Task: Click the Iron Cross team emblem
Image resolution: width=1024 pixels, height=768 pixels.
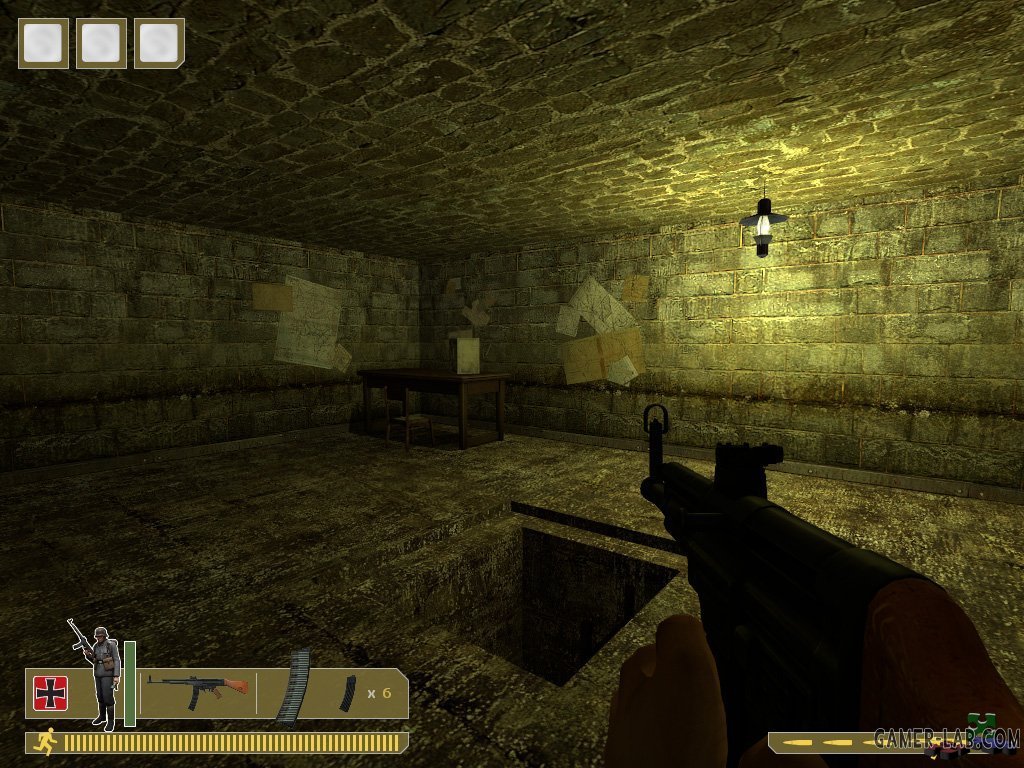Action: [x=49, y=692]
